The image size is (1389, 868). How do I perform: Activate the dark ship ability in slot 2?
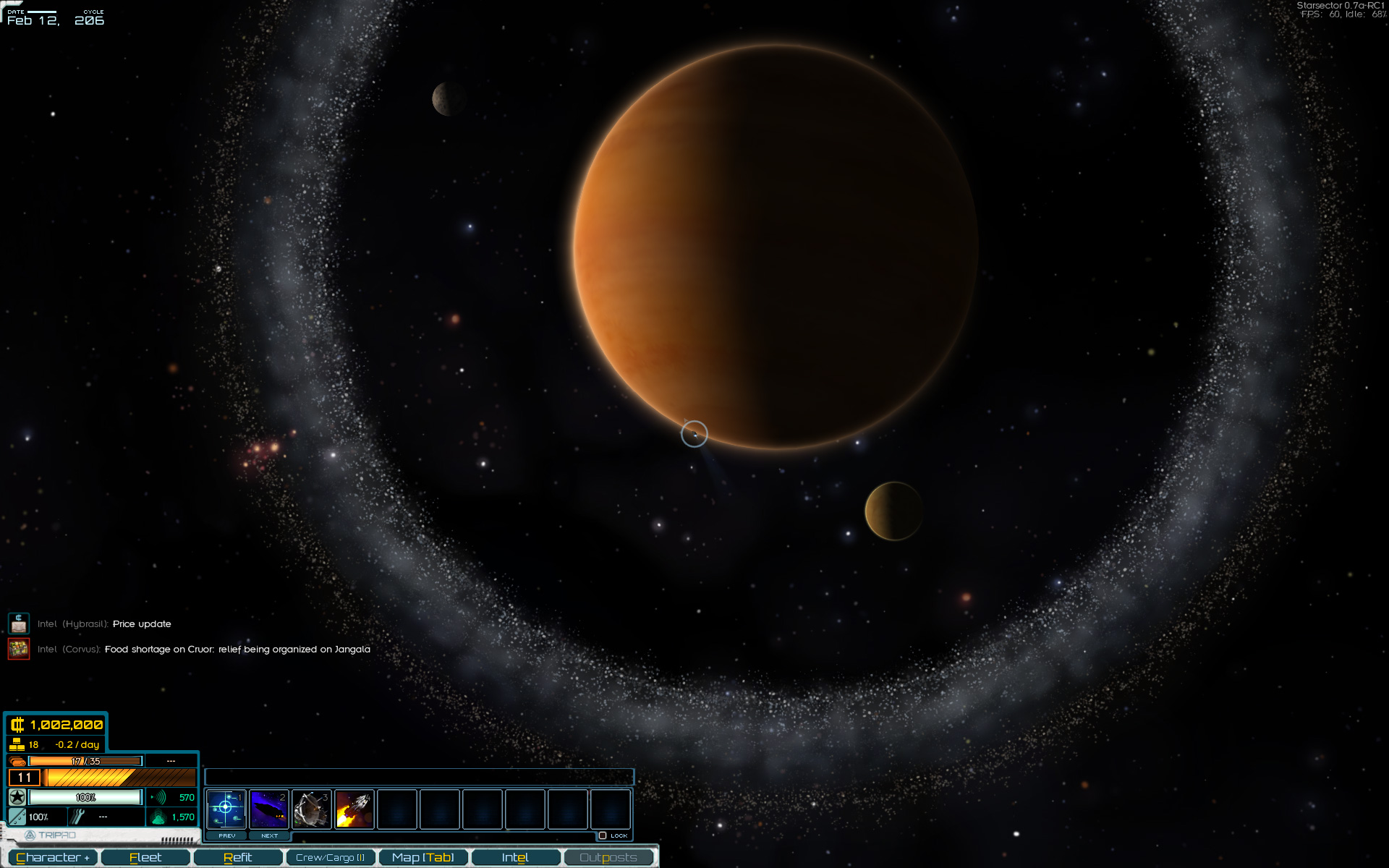(x=268, y=809)
